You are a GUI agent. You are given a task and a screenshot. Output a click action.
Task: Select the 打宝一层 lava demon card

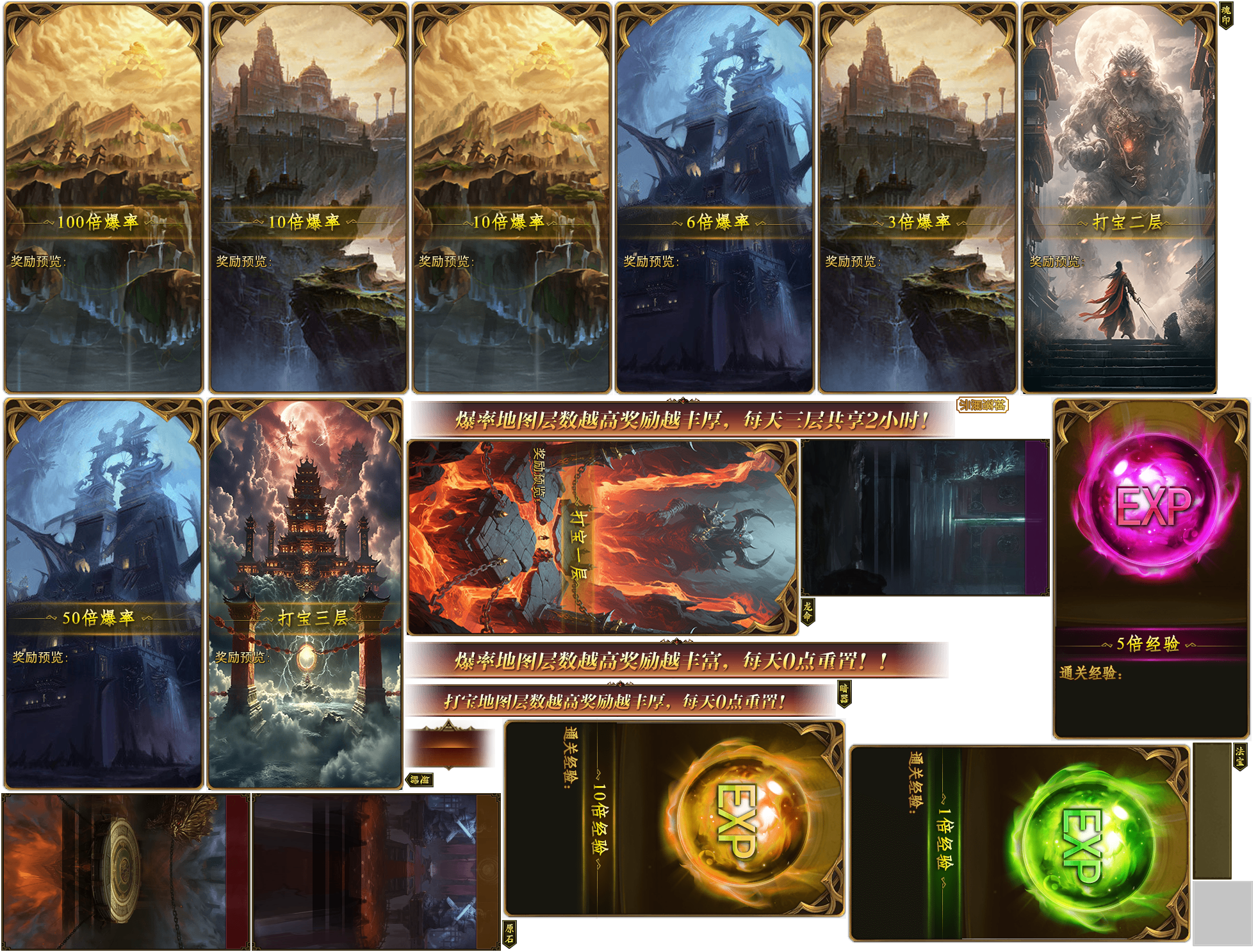(602, 537)
